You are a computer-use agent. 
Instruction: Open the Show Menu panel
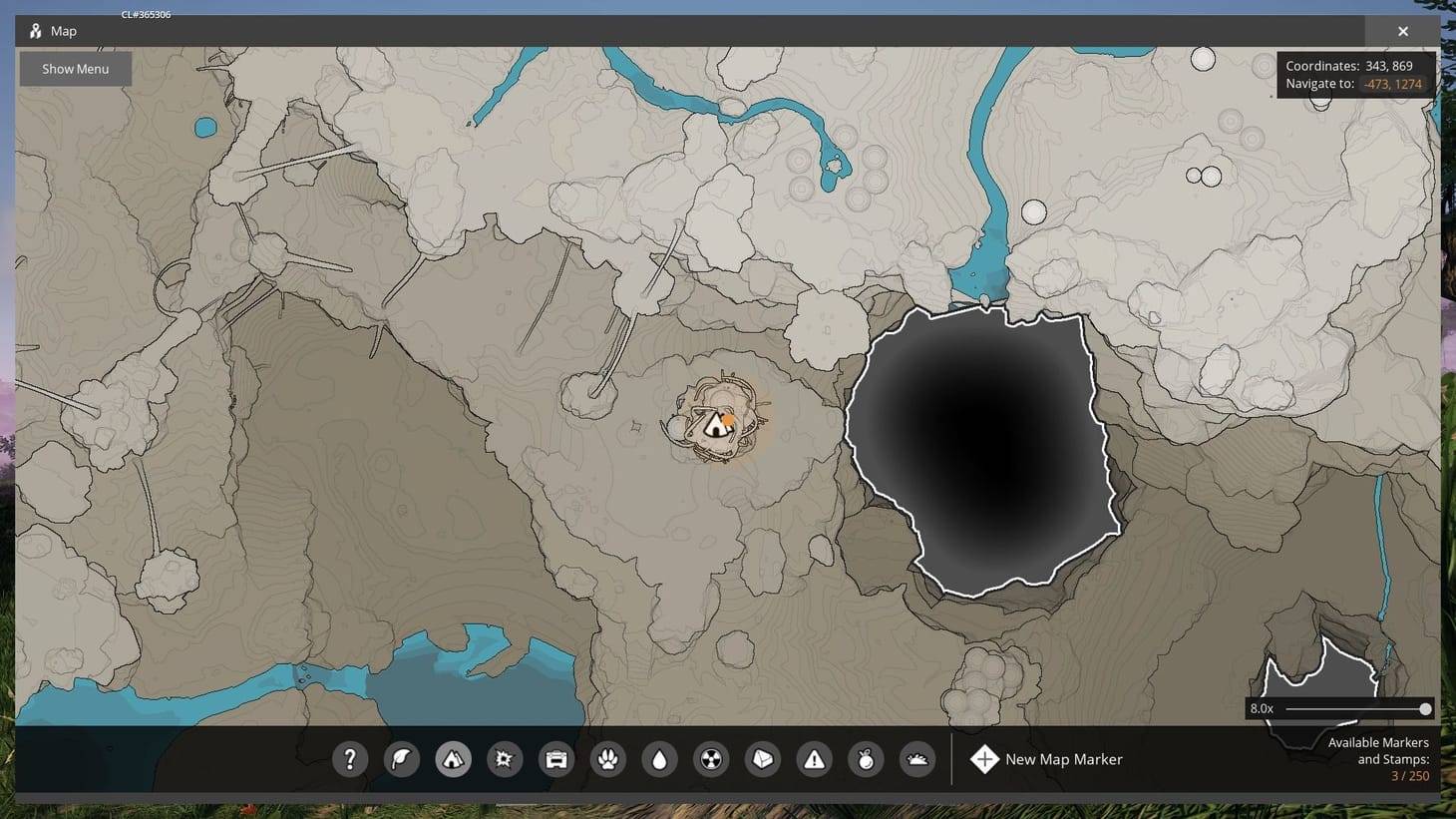pos(75,68)
